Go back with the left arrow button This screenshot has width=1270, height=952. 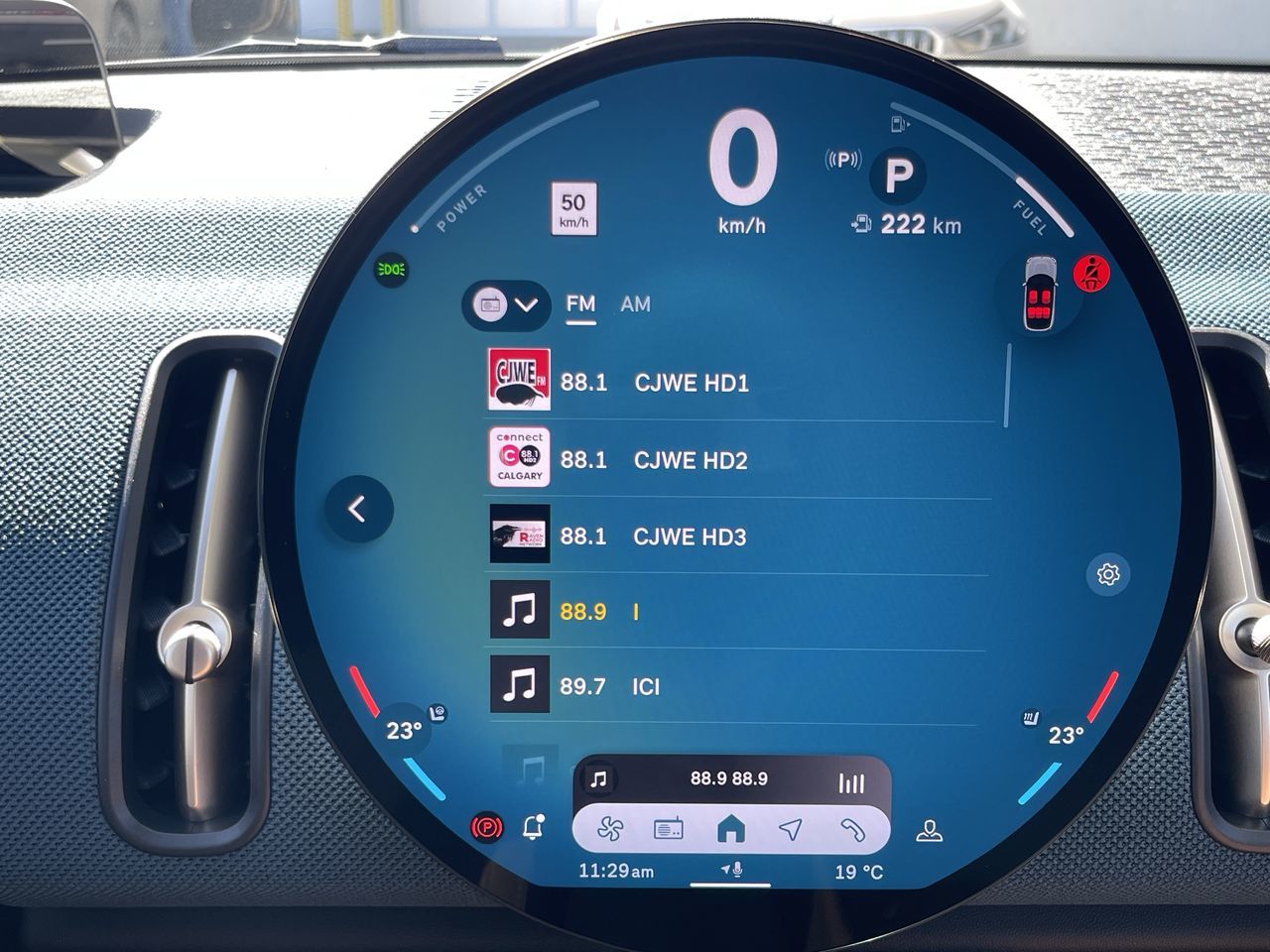358,510
